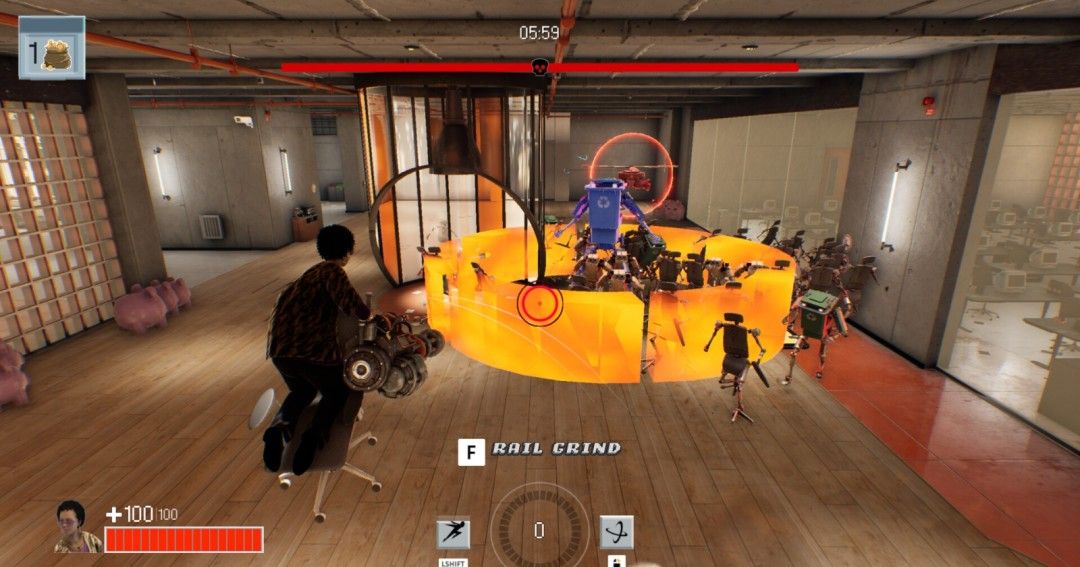
Task: Select the gold sack item slot
Action: pyautogui.click(x=52, y=48)
